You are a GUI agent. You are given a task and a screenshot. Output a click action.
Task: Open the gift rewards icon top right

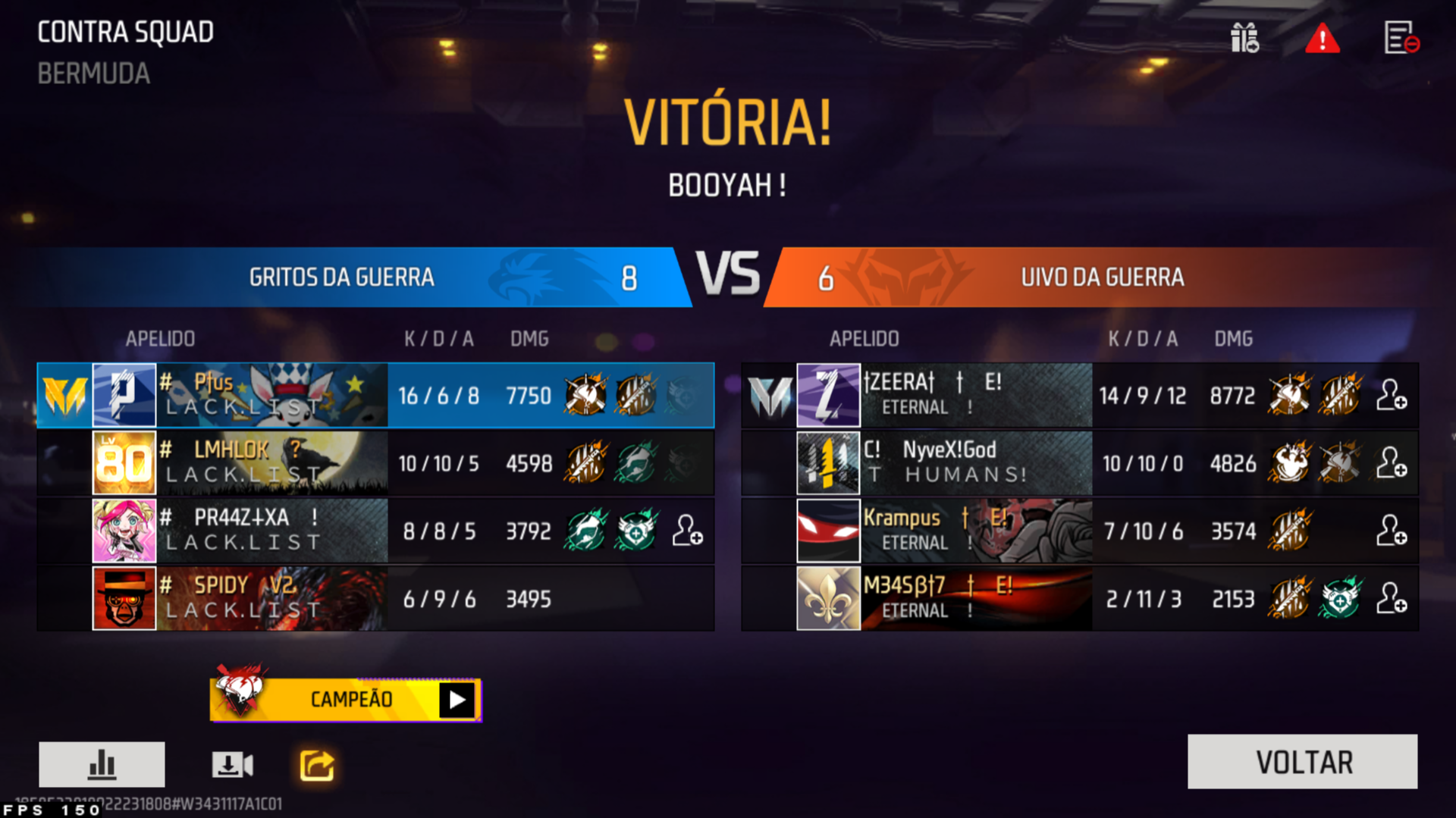tap(1245, 39)
